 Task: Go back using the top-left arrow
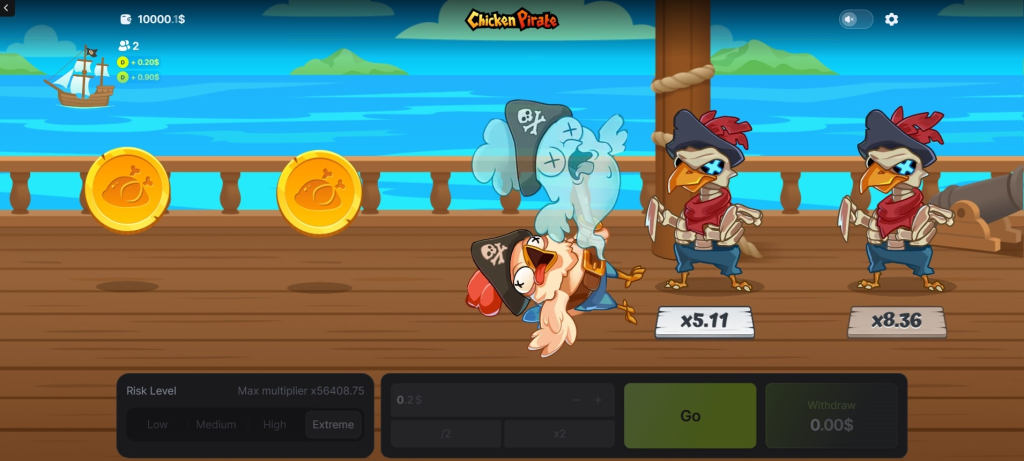coord(8,9)
